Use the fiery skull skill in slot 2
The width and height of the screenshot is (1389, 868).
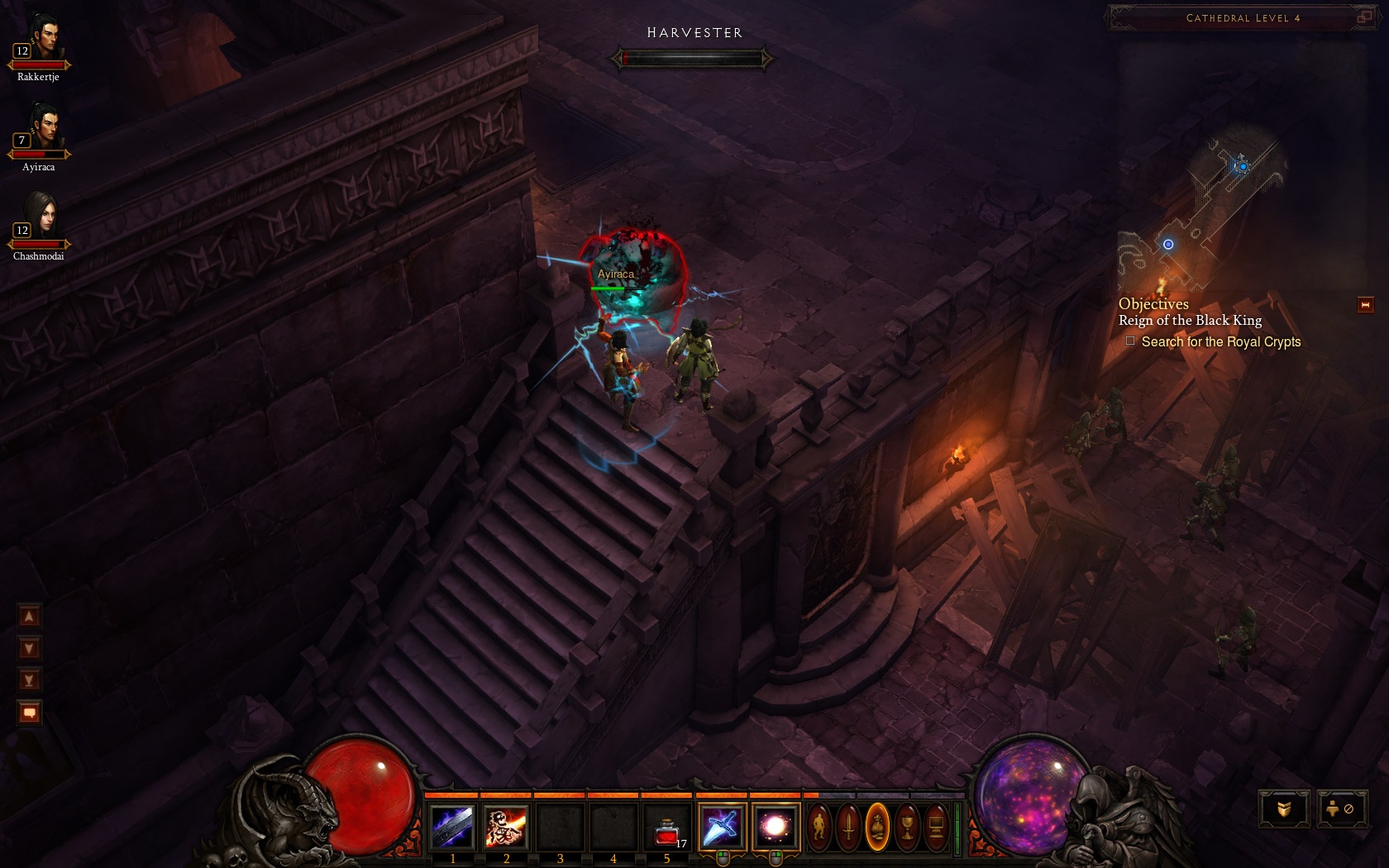pos(506,827)
